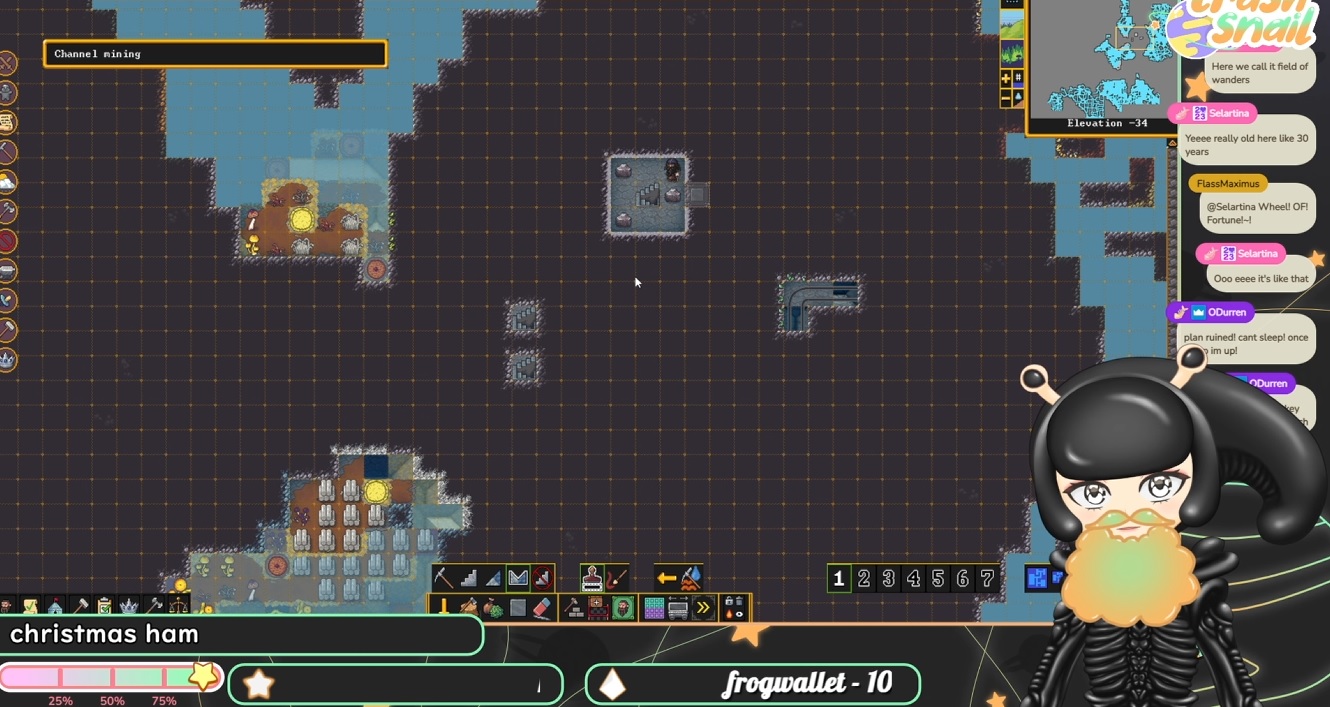Select mining priority 1
The image size is (1330, 707).
point(839,578)
